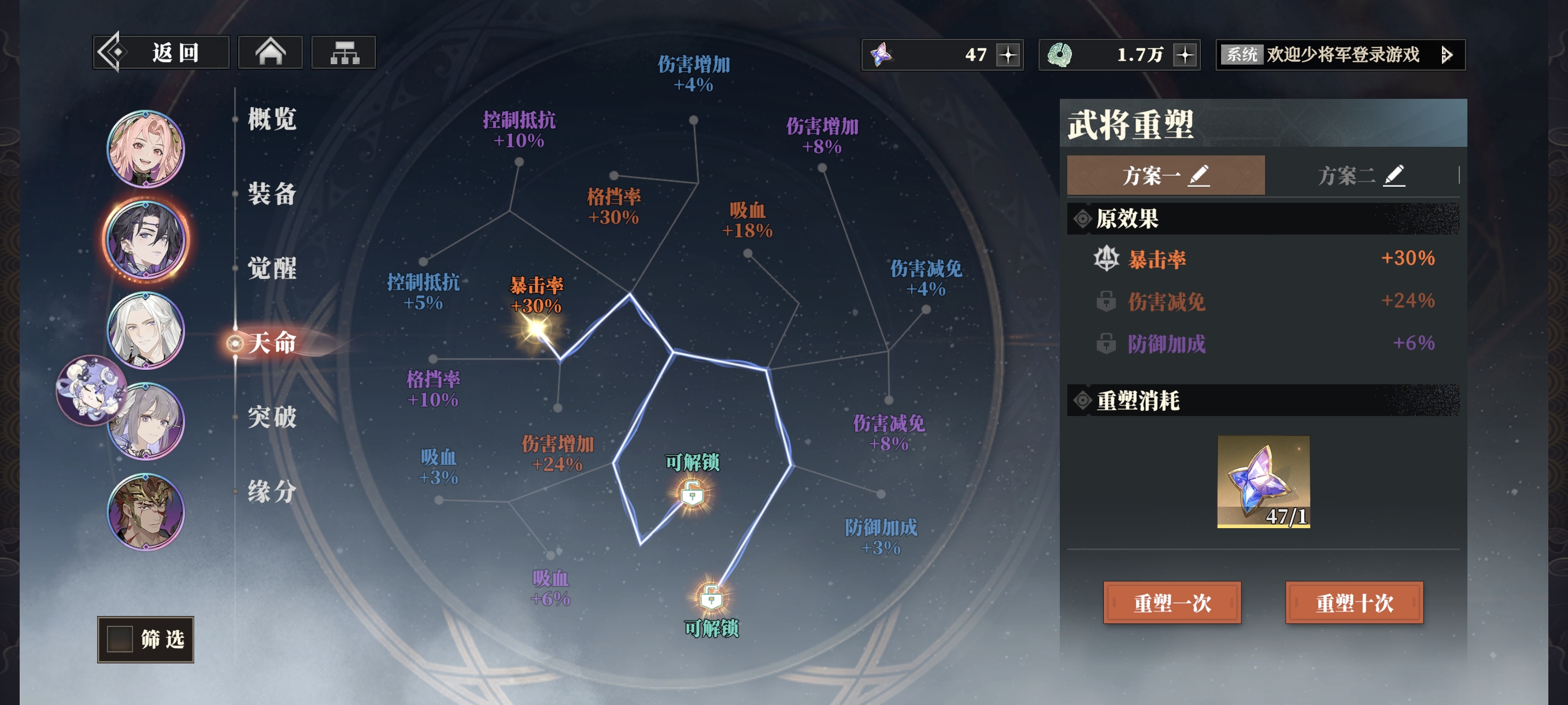Screen dimensions: 1568x705
Task: Add more jade coin currency
Action: tap(1185, 55)
